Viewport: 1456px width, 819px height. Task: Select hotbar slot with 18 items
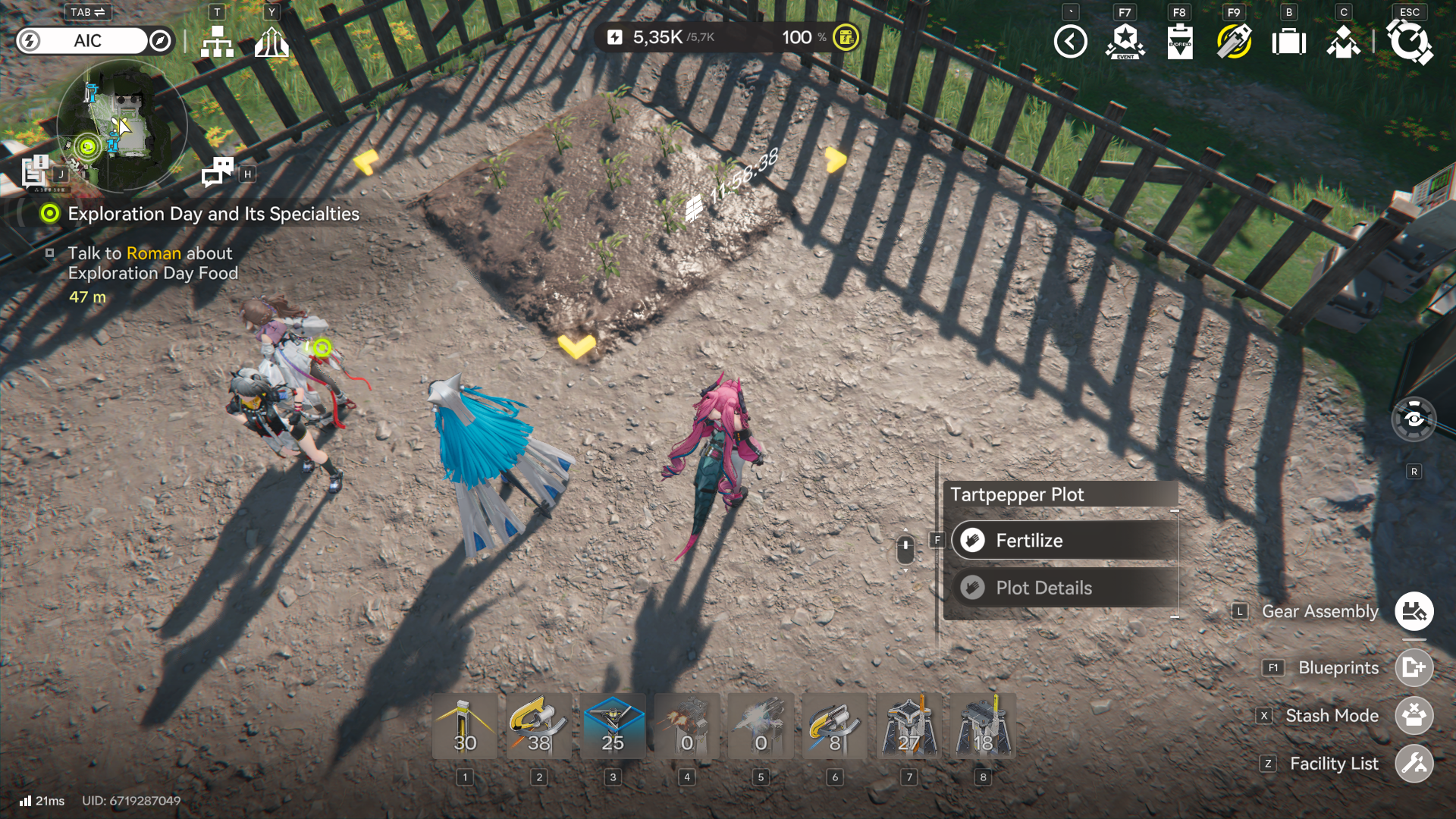tap(983, 726)
